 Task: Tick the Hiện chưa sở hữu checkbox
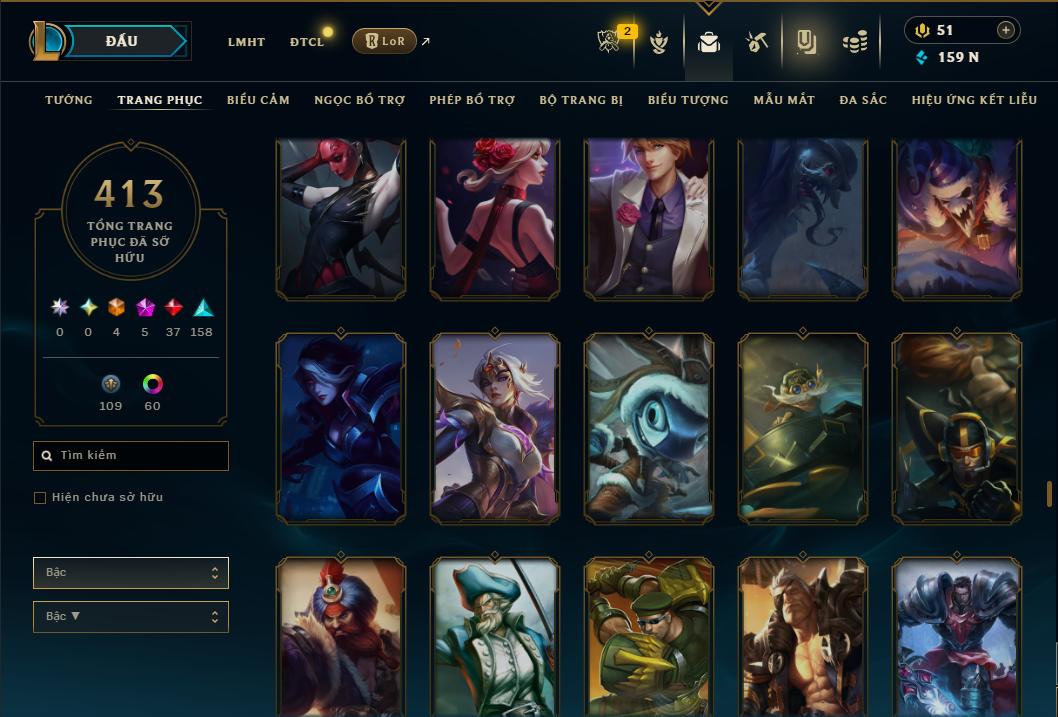tap(40, 498)
